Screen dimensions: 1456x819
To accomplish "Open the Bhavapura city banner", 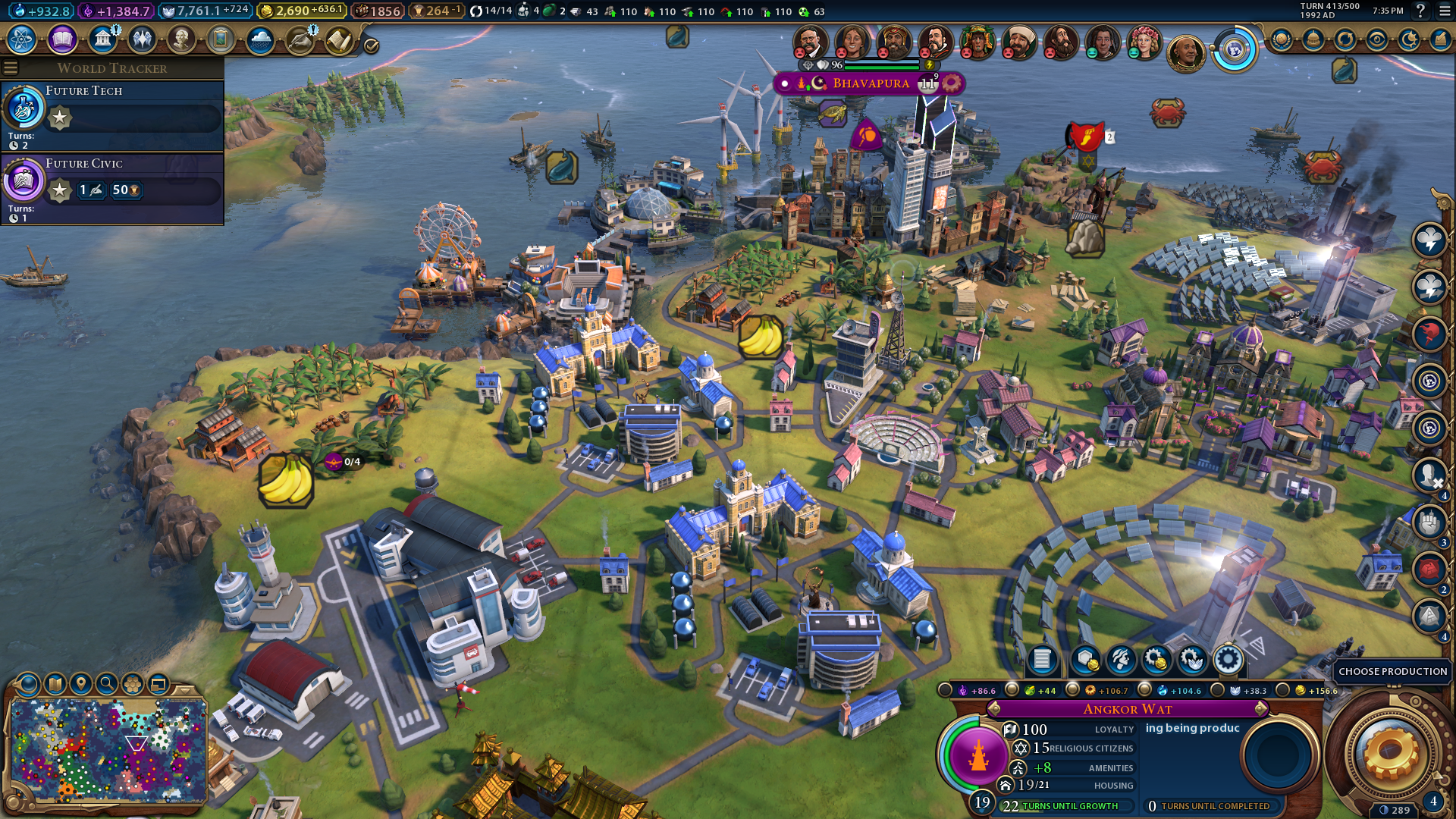I will coord(870,83).
